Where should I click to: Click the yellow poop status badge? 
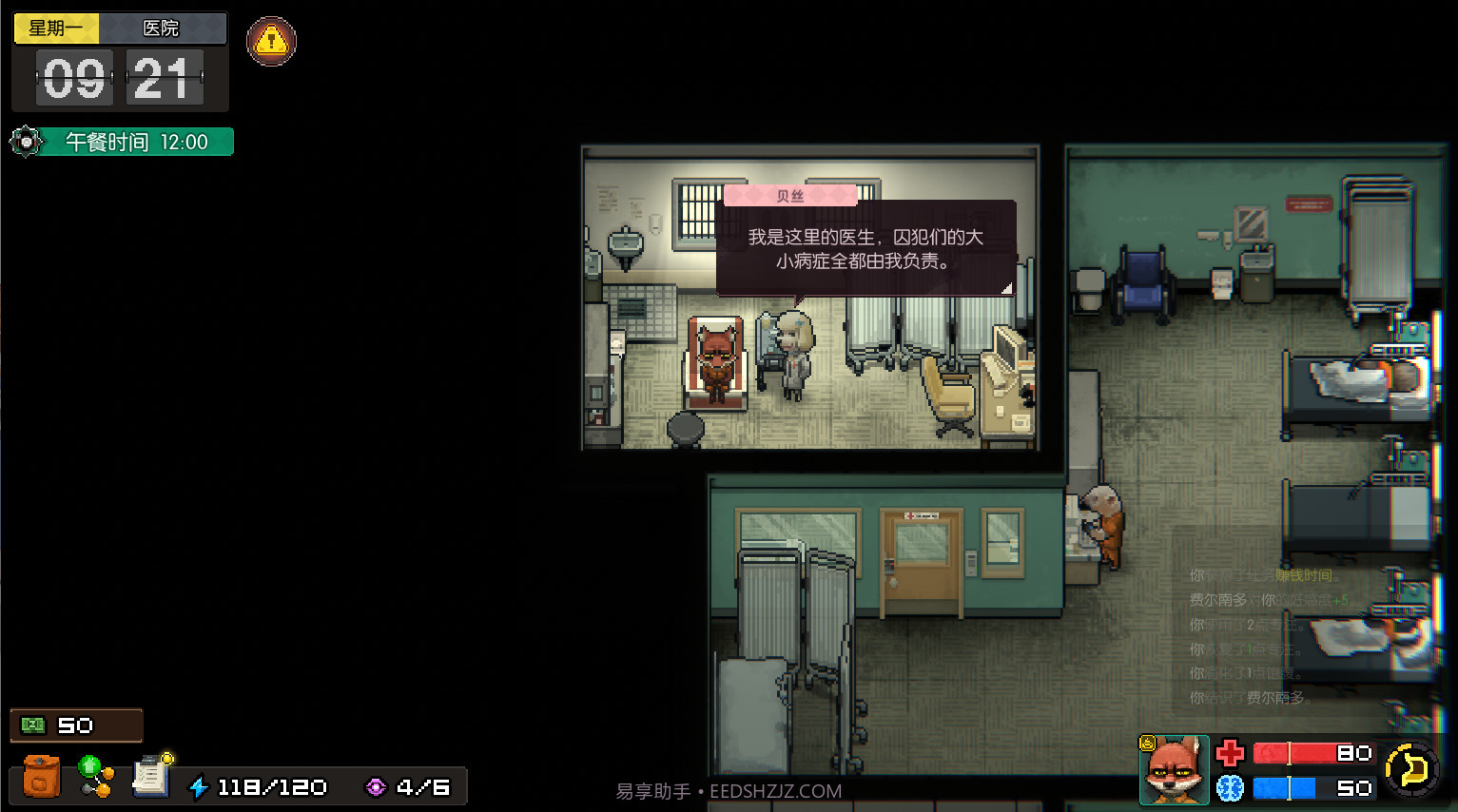(1148, 744)
